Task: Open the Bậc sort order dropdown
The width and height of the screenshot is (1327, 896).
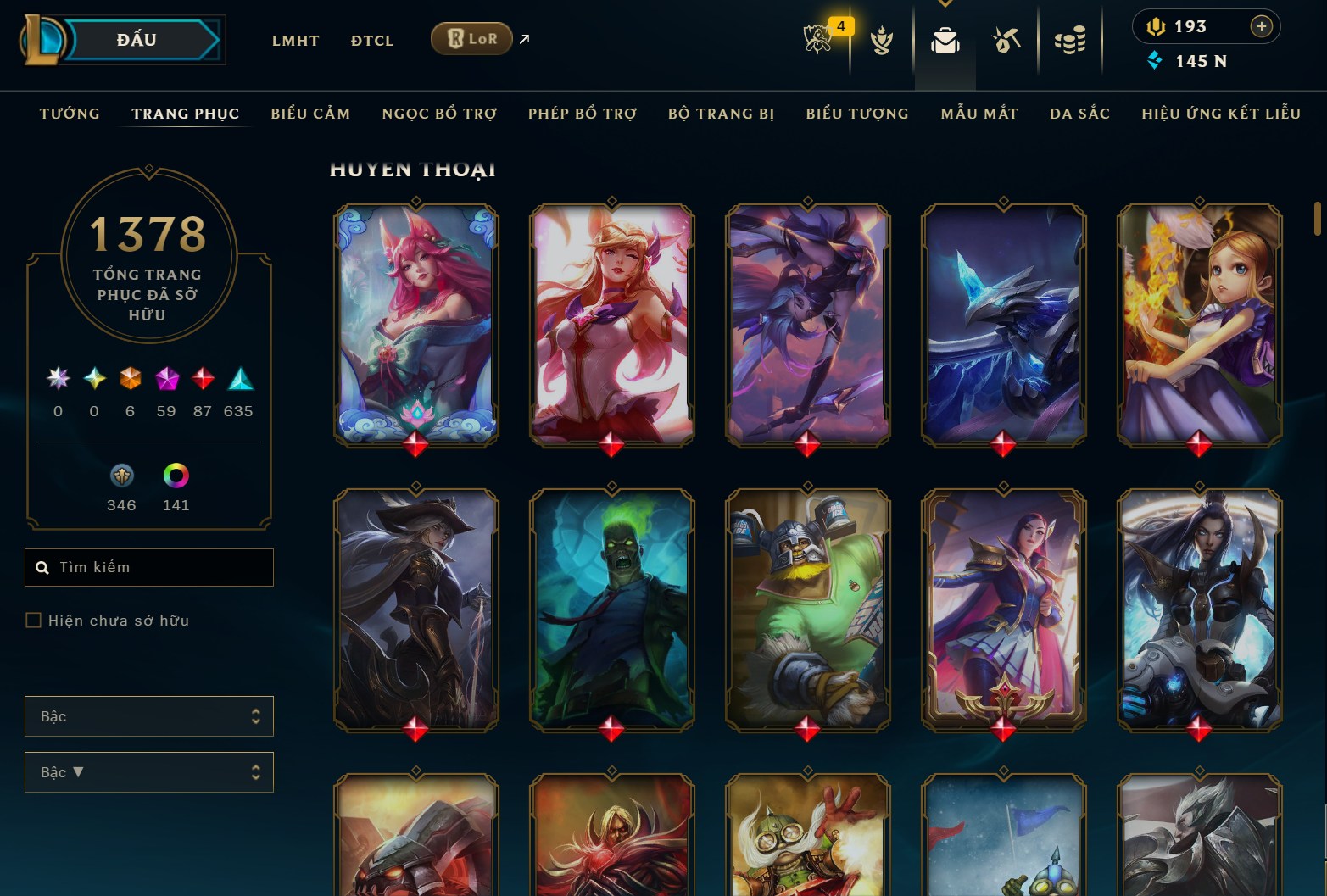Action: click(149, 772)
